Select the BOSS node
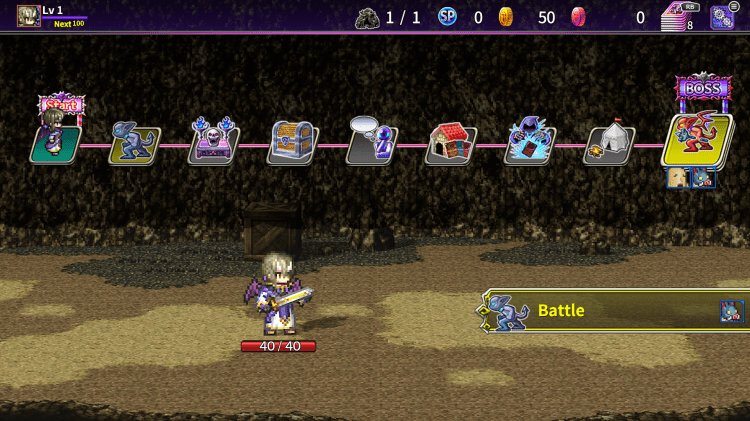750x421 pixels. (697, 138)
